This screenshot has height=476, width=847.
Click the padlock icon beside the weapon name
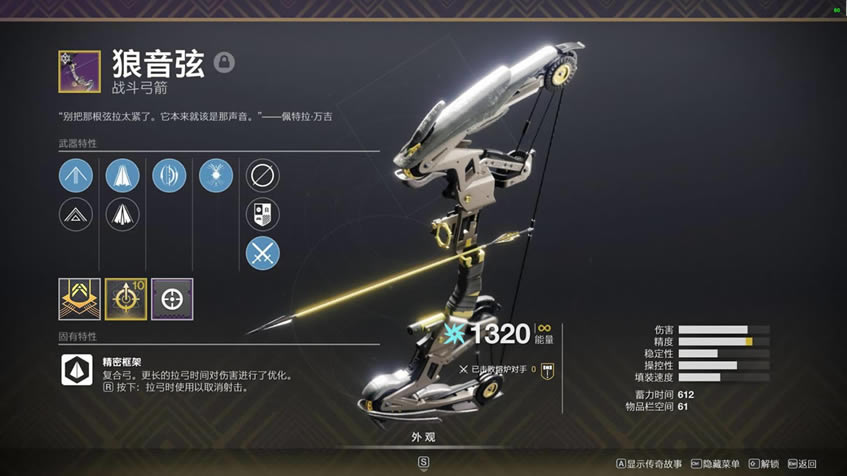click(x=225, y=63)
